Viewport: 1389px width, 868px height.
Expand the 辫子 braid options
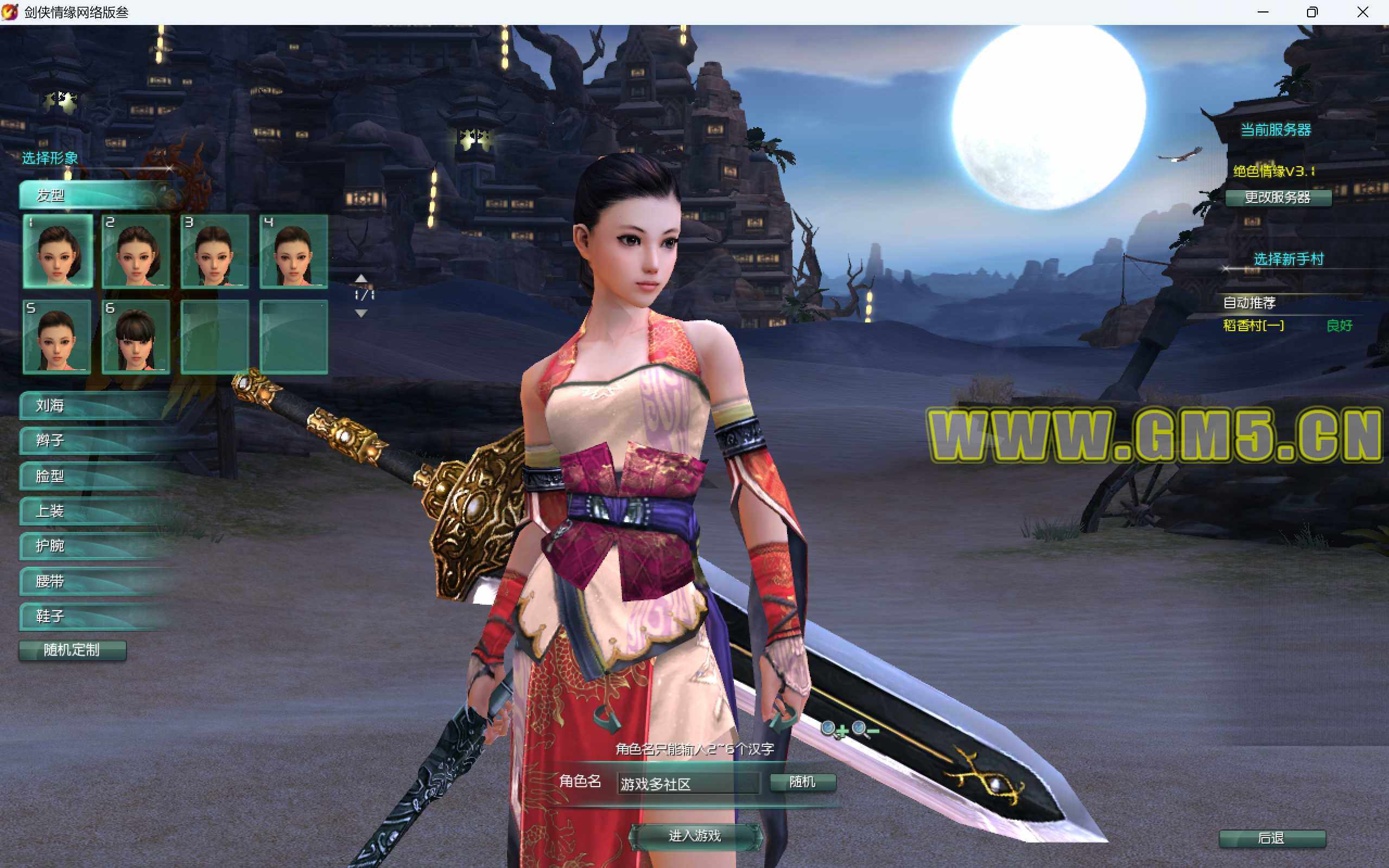92,441
